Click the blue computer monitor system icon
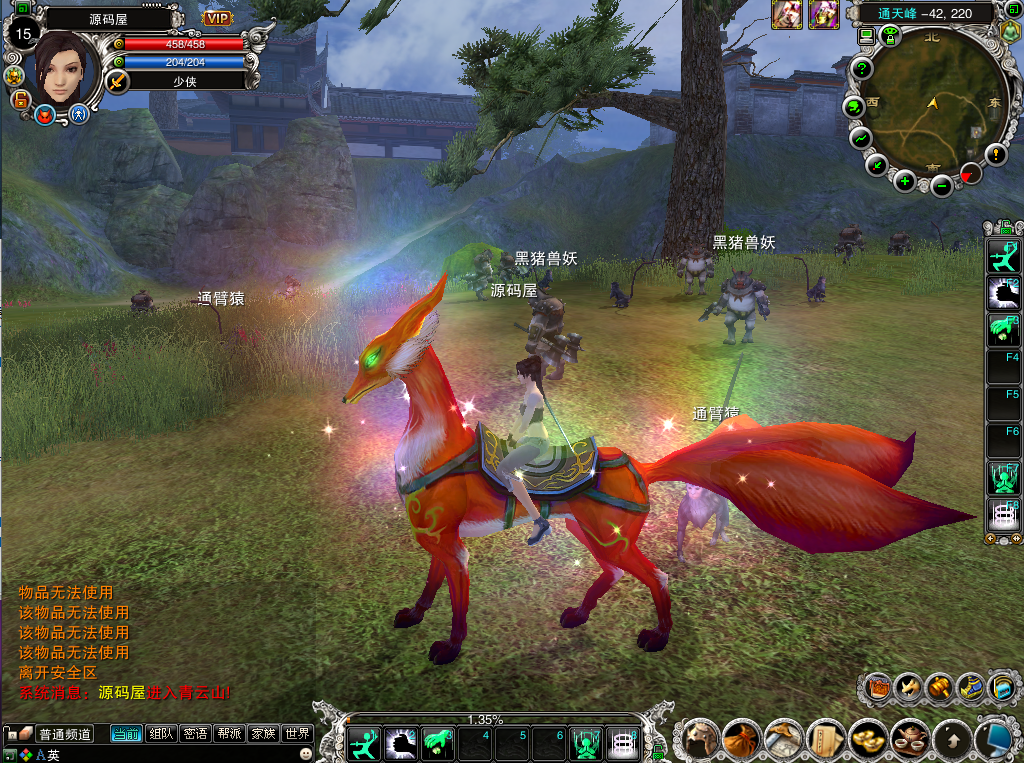The image size is (1024, 763). (993, 740)
